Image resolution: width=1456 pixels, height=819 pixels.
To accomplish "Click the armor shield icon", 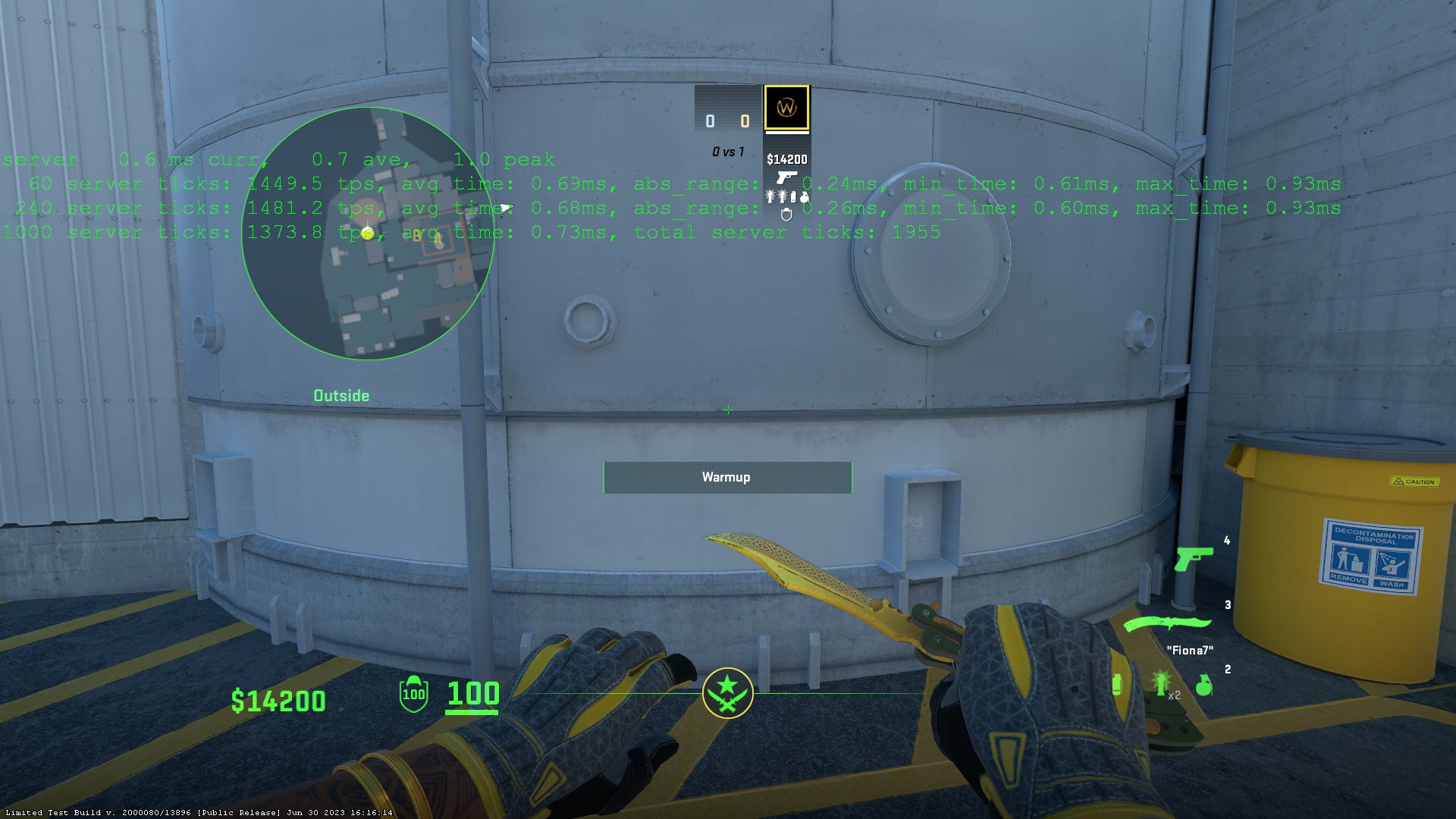I will (x=413, y=693).
